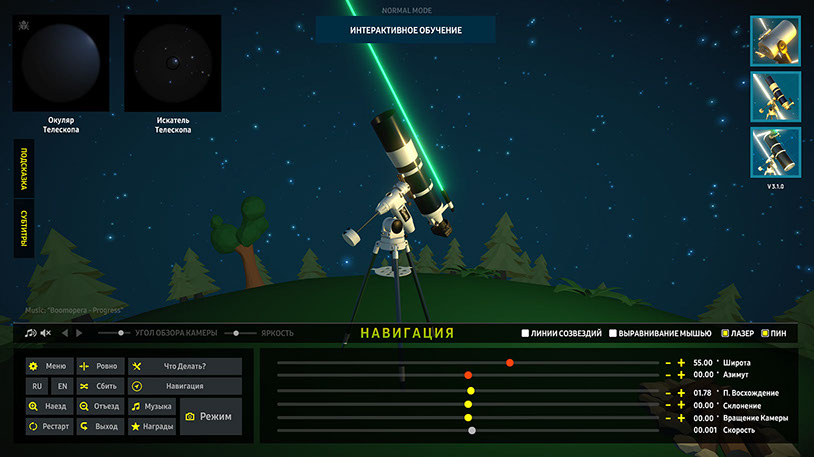The image size is (814, 457).
Task: Switch language to RU
Action: (x=37, y=386)
